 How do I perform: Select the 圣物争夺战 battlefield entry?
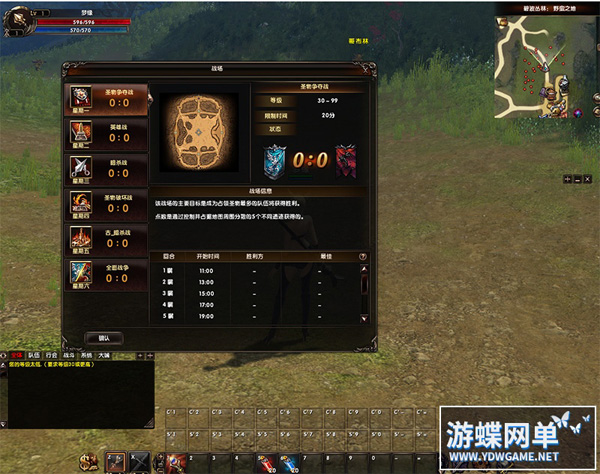click(108, 98)
